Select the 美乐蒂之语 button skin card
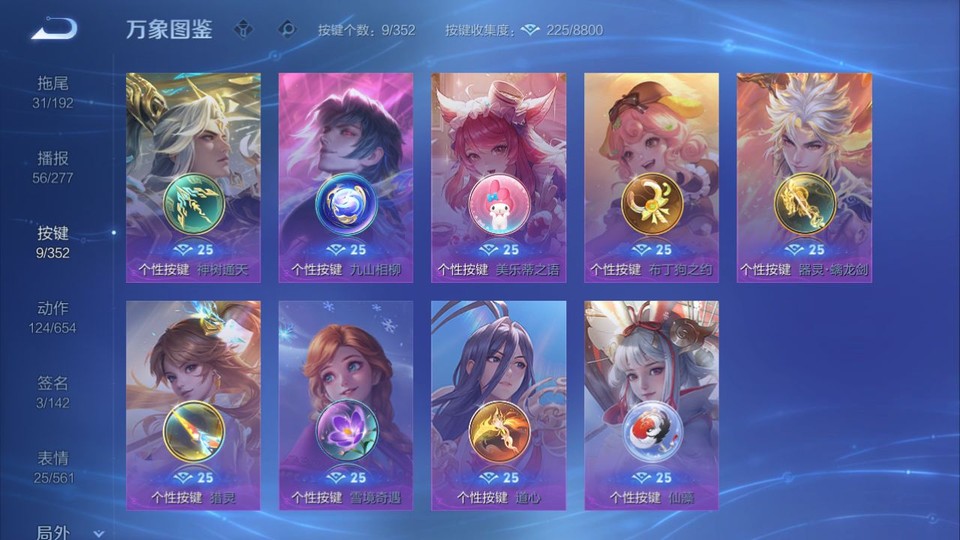Viewport: 960px width, 540px height. tap(498, 178)
